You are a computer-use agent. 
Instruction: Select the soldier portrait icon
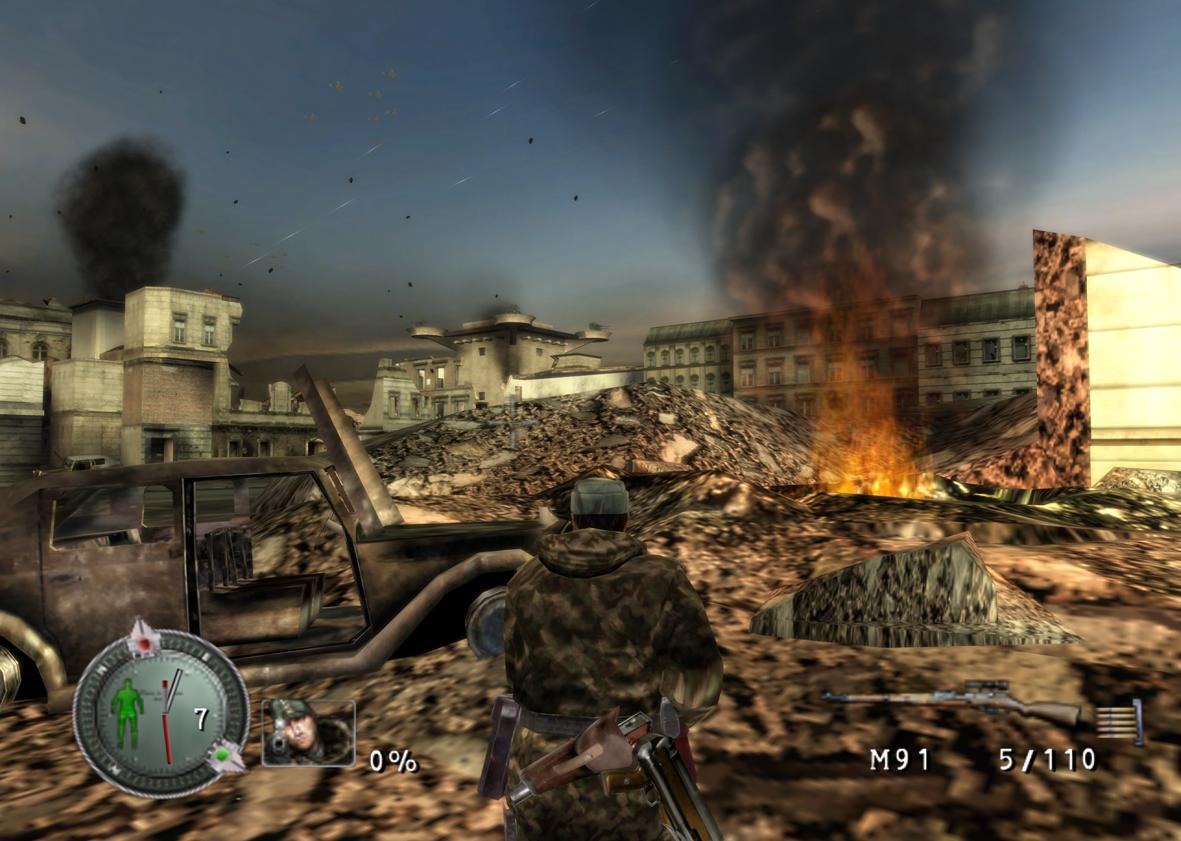pyautogui.click(x=308, y=733)
